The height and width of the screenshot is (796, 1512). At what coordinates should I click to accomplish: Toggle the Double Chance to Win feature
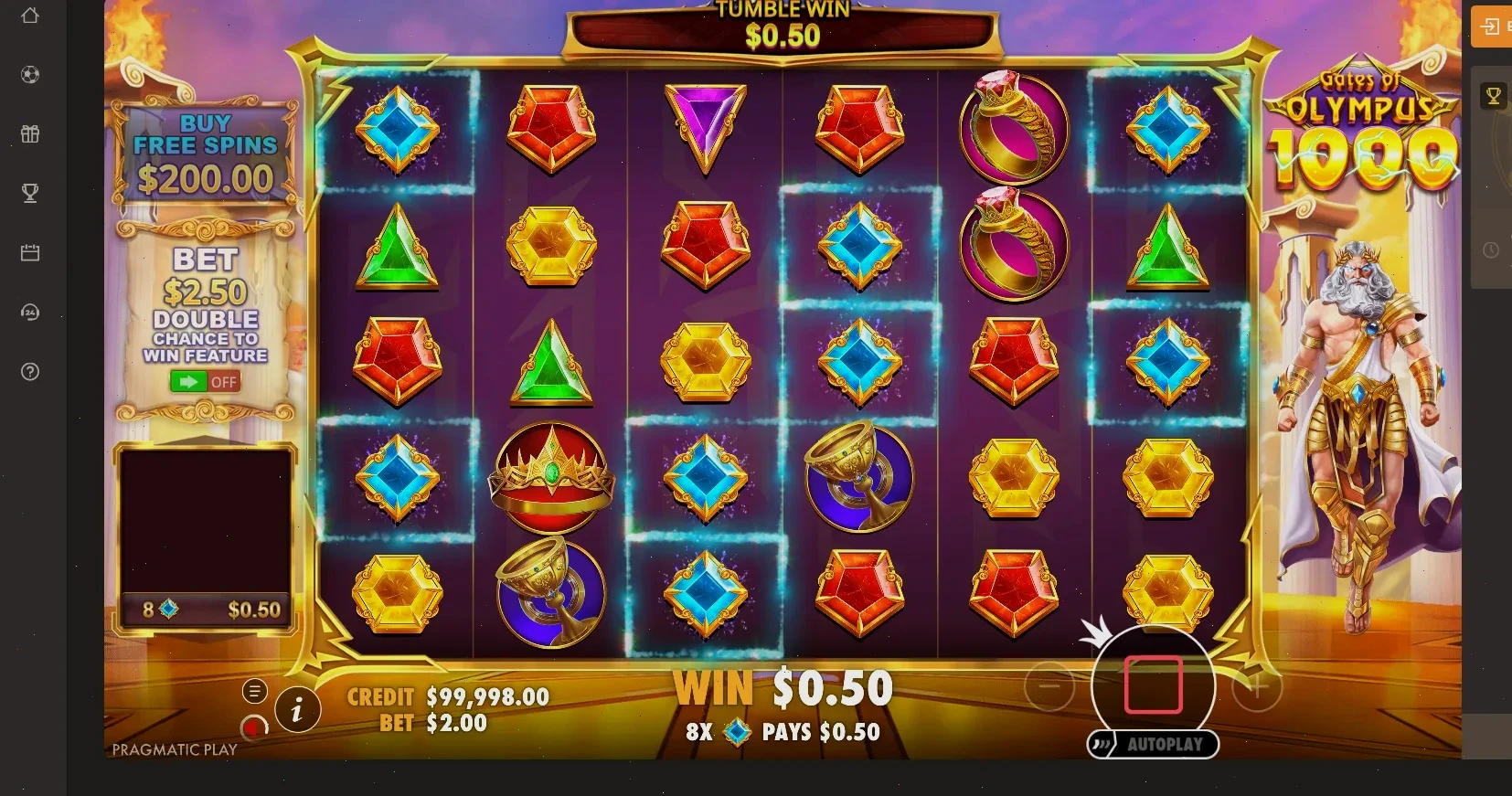coord(206,381)
